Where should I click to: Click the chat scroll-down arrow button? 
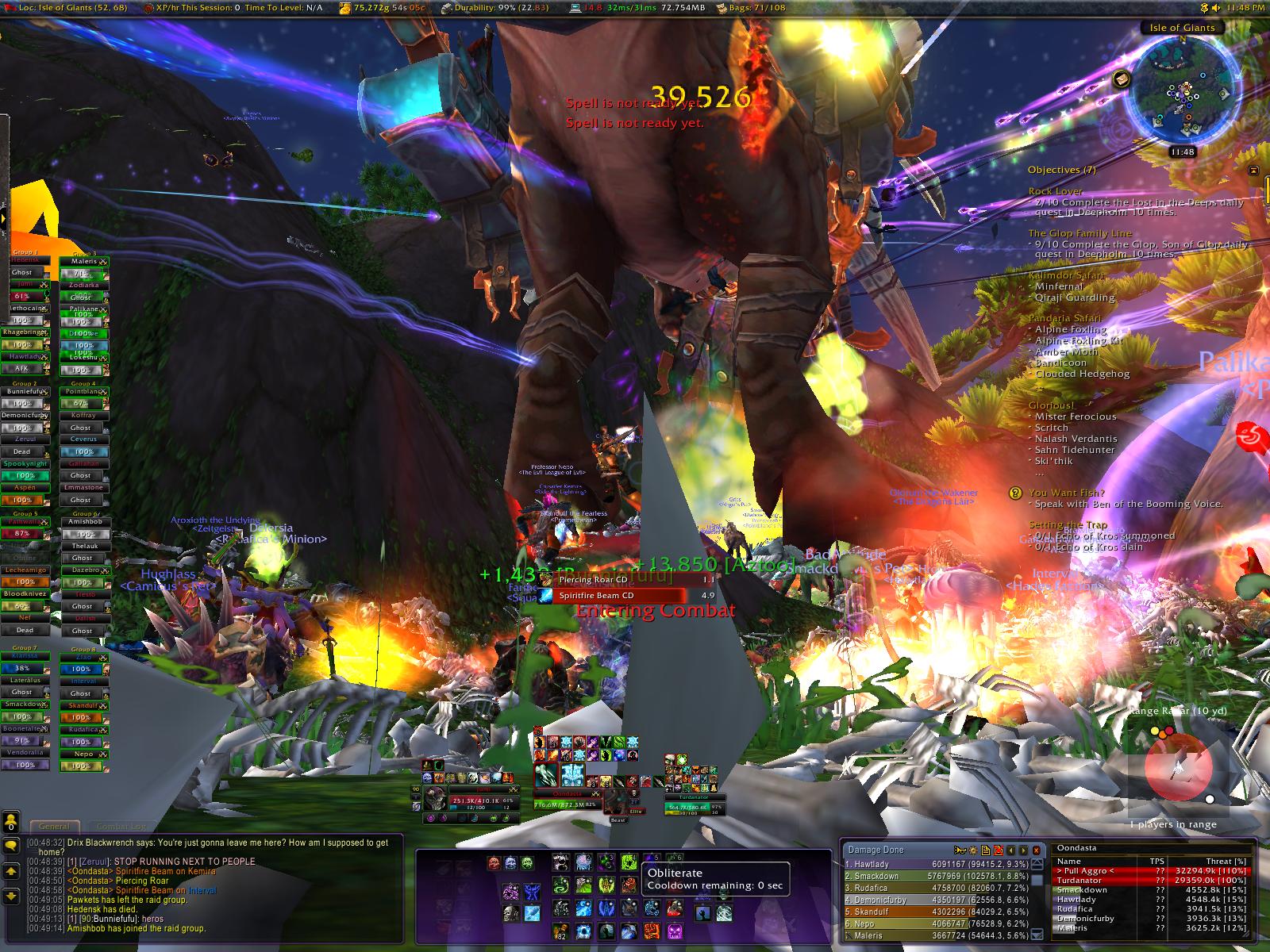tap(11, 896)
